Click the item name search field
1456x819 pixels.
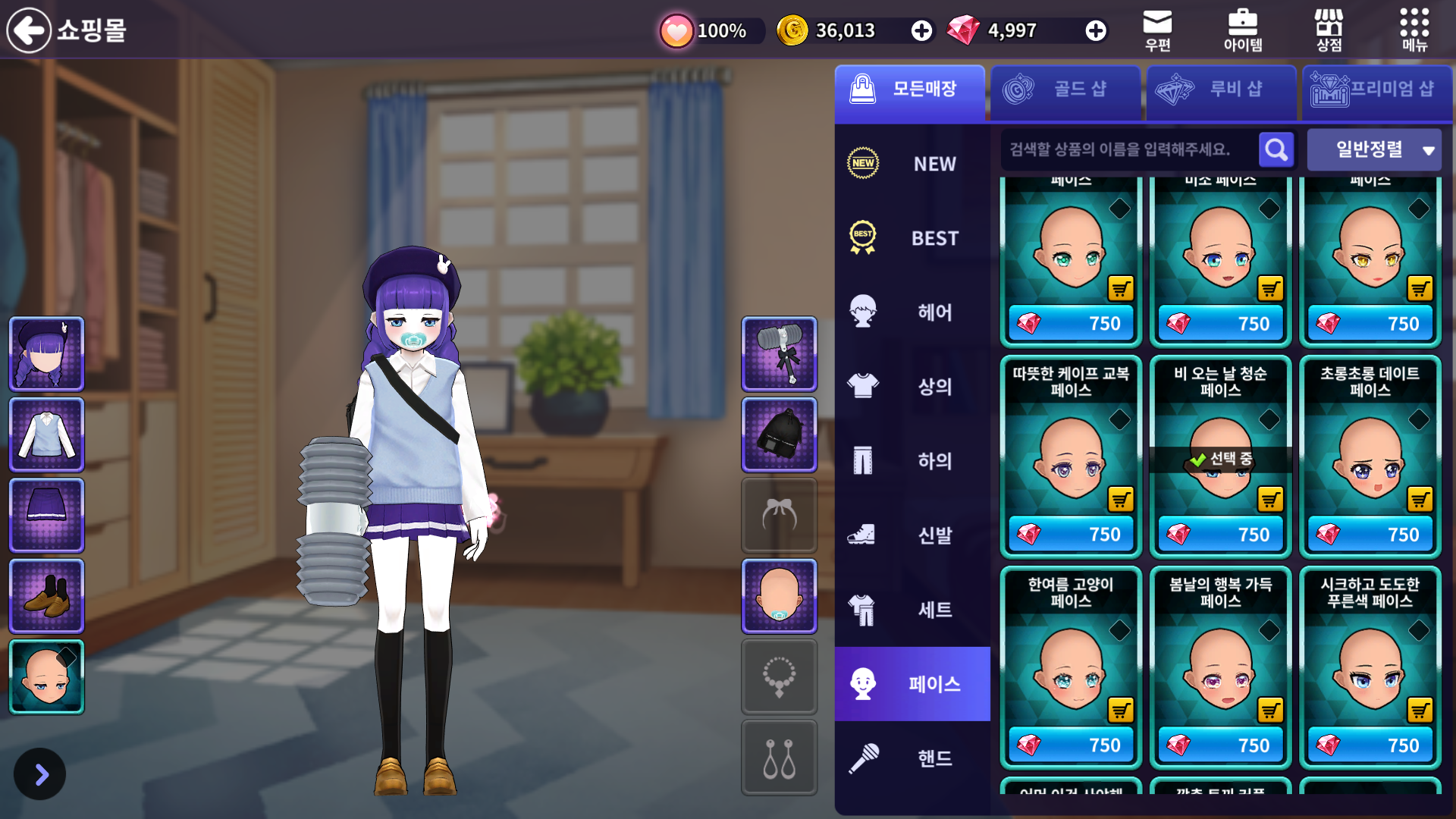pos(1126,149)
